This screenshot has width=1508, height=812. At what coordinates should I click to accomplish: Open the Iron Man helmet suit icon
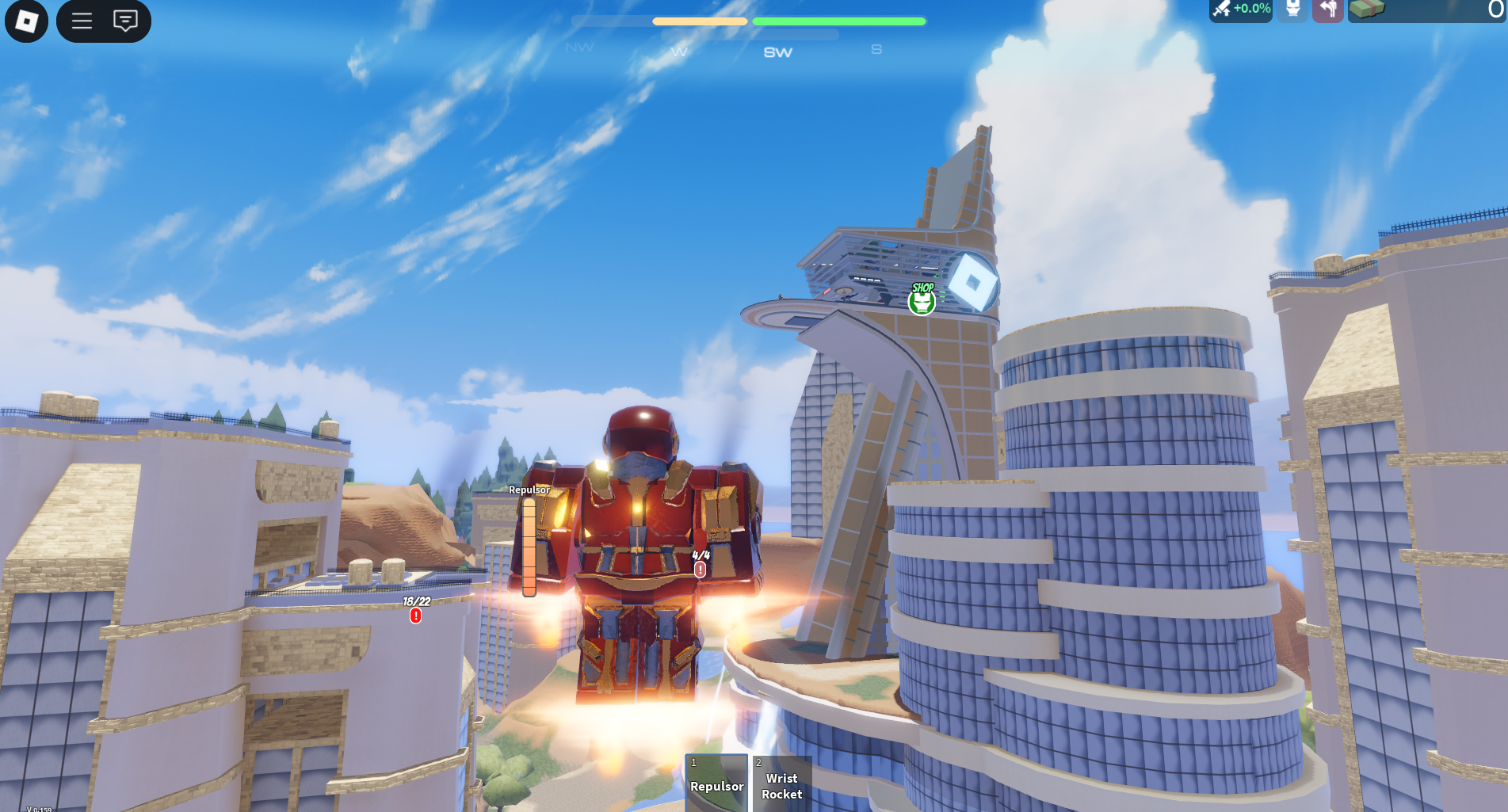pos(1292,10)
